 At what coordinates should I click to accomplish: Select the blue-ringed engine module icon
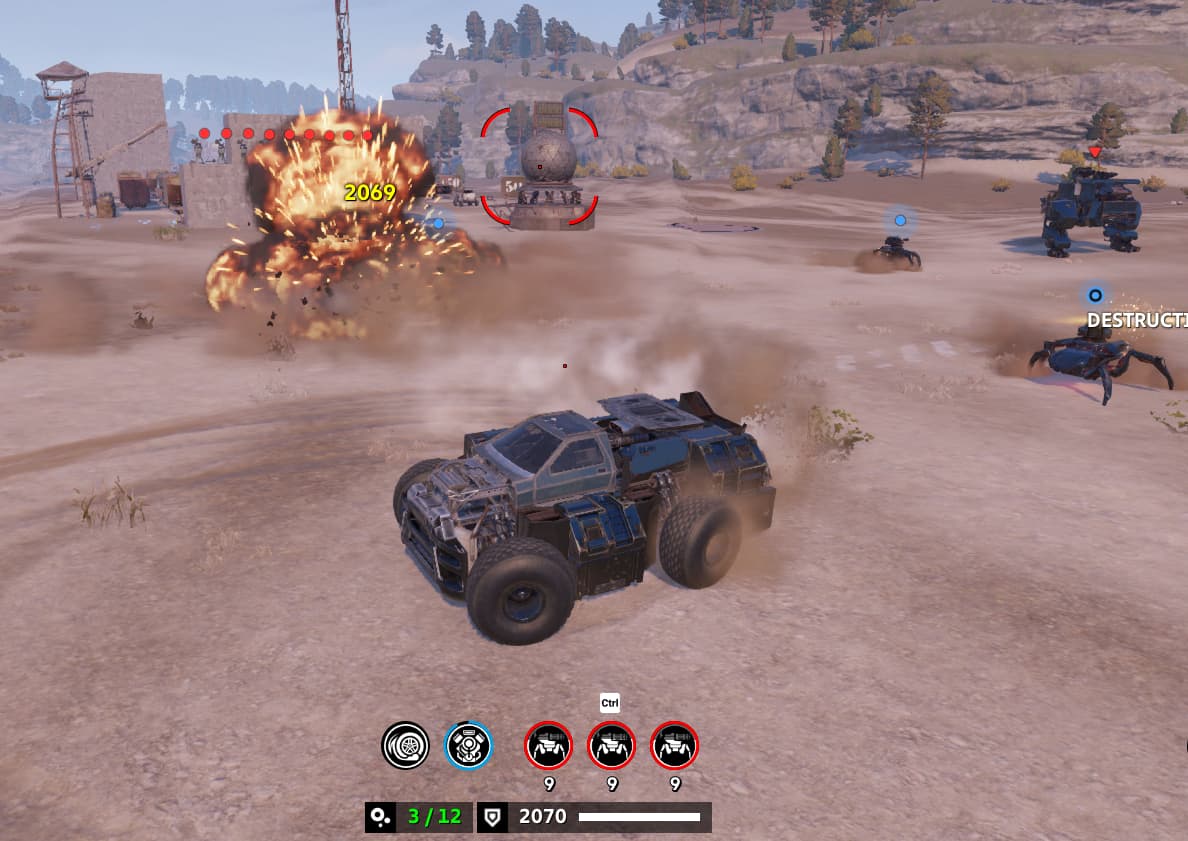[x=468, y=745]
